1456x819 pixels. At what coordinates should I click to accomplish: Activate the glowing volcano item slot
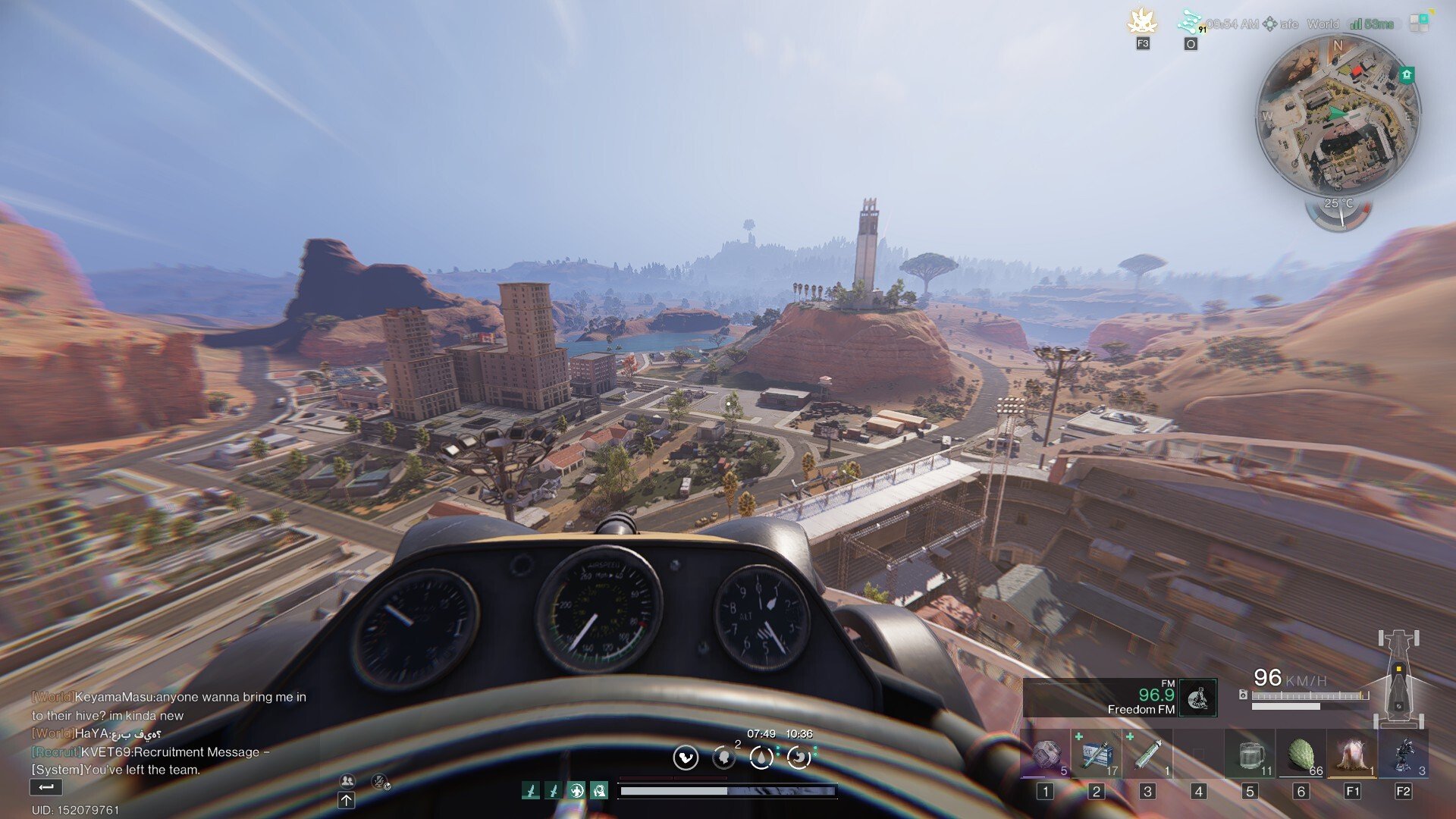pyautogui.click(x=1351, y=755)
